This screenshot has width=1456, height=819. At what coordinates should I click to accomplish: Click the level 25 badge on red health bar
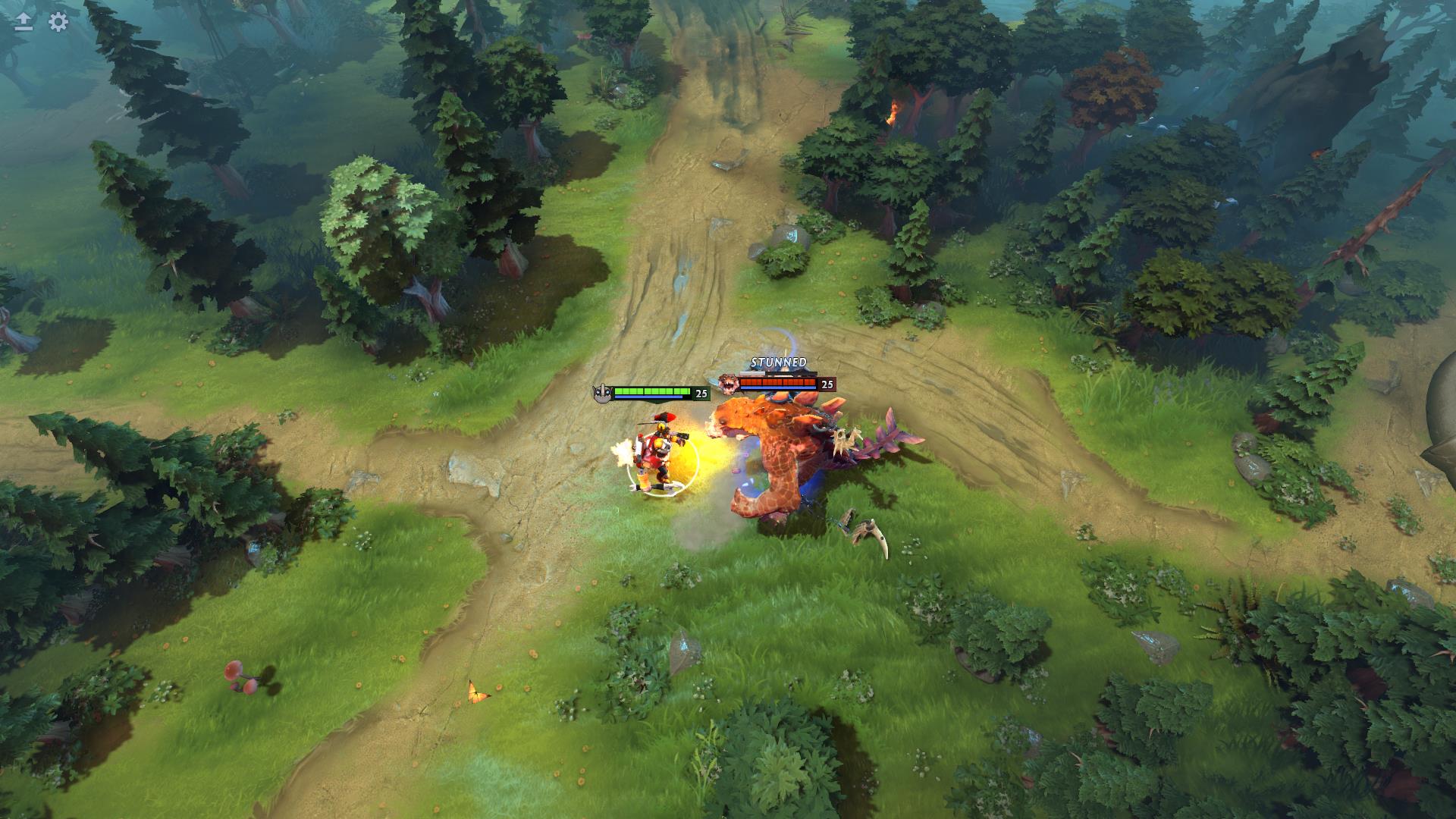point(827,384)
